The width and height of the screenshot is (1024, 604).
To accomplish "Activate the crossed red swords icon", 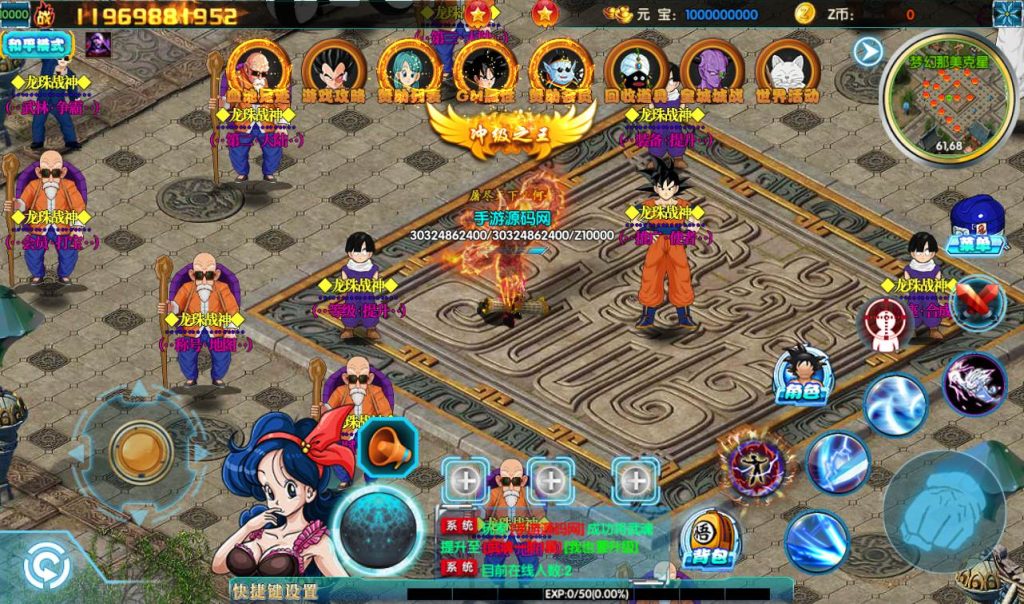I will [x=977, y=301].
